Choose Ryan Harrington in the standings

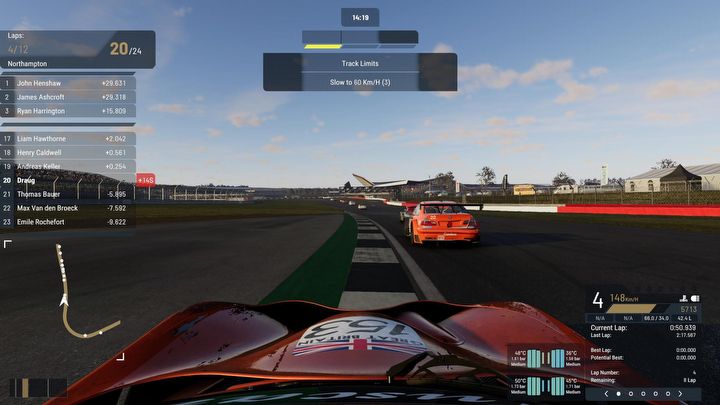(x=70, y=111)
